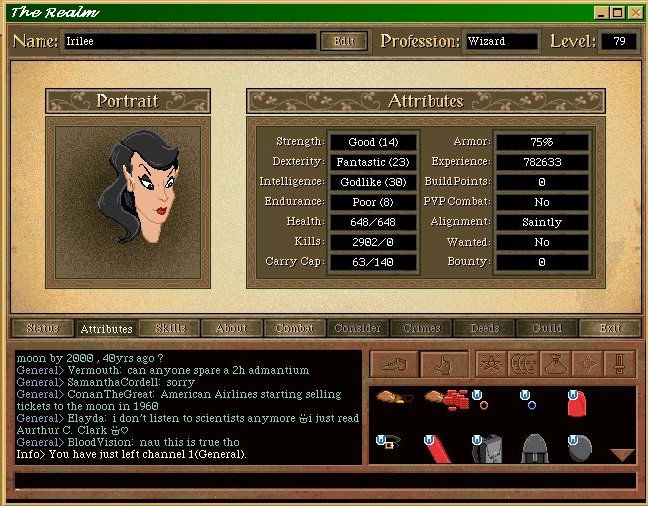Image resolution: width=648 pixels, height=506 pixels.
Task: Select the Combat tab
Action: [294, 328]
